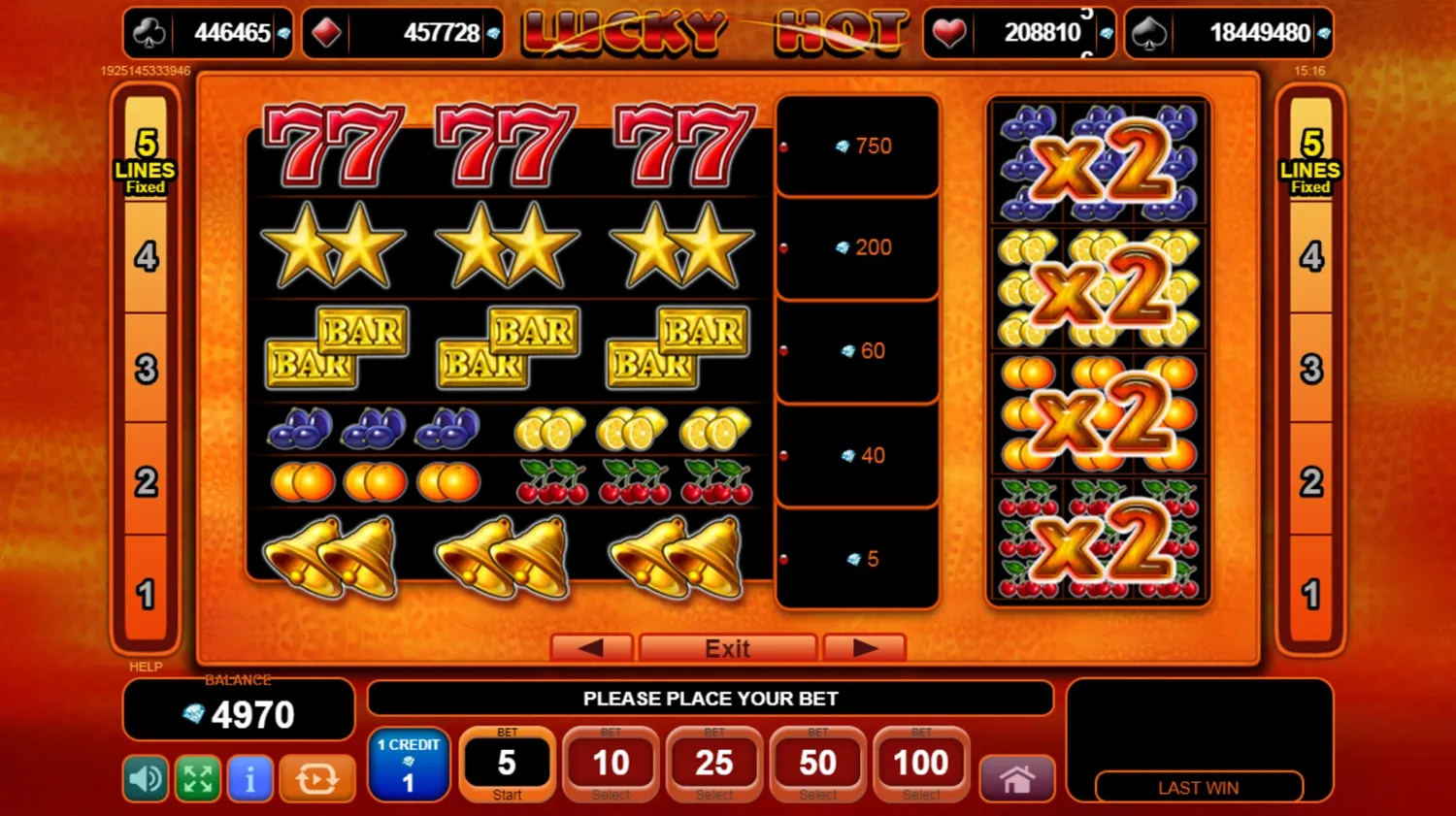Click the club jackpot icon

pyautogui.click(x=148, y=32)
